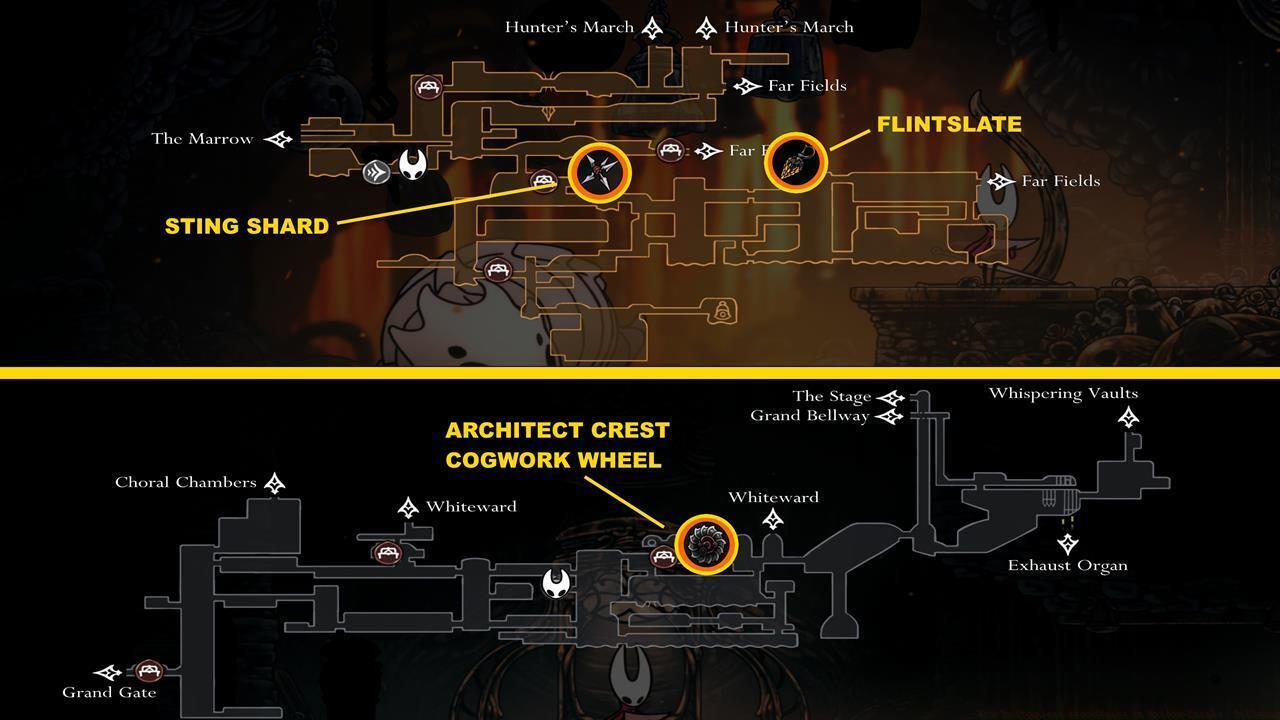
Task: Select The Stage exit arrow marker
Action: tap(891, 394)
